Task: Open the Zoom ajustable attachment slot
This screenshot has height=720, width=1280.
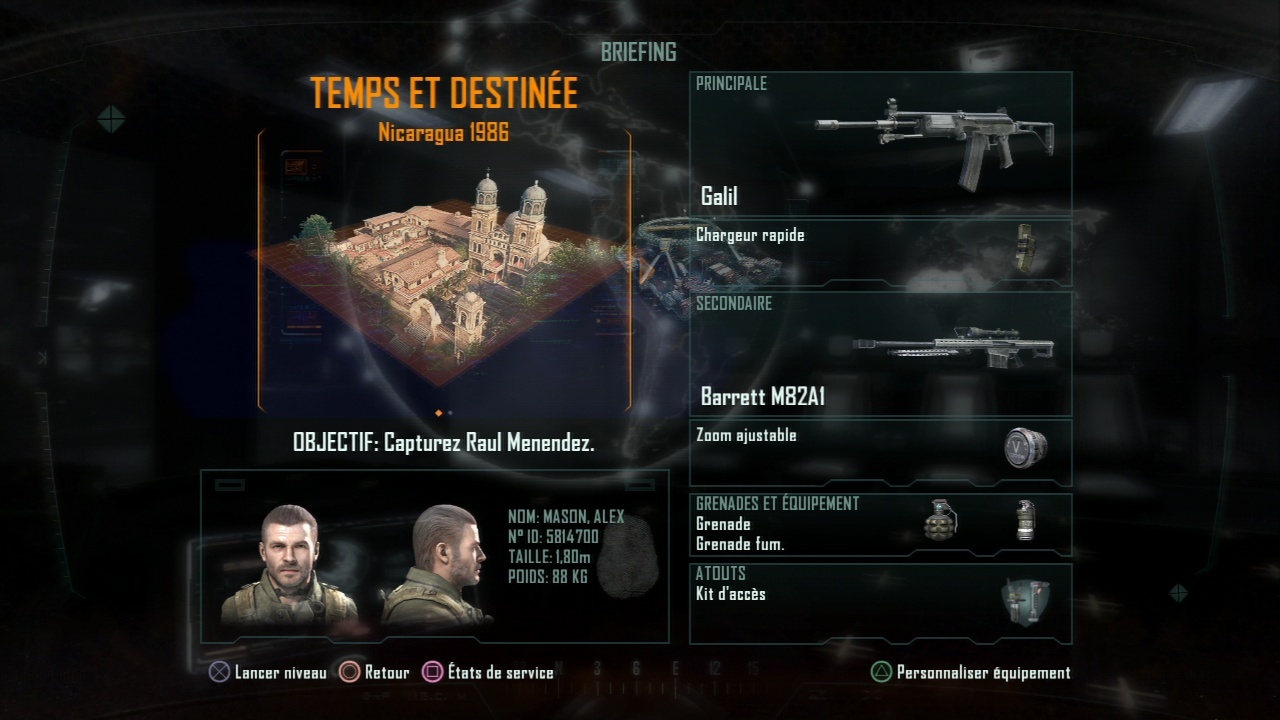Action: [x=880, y=452]
